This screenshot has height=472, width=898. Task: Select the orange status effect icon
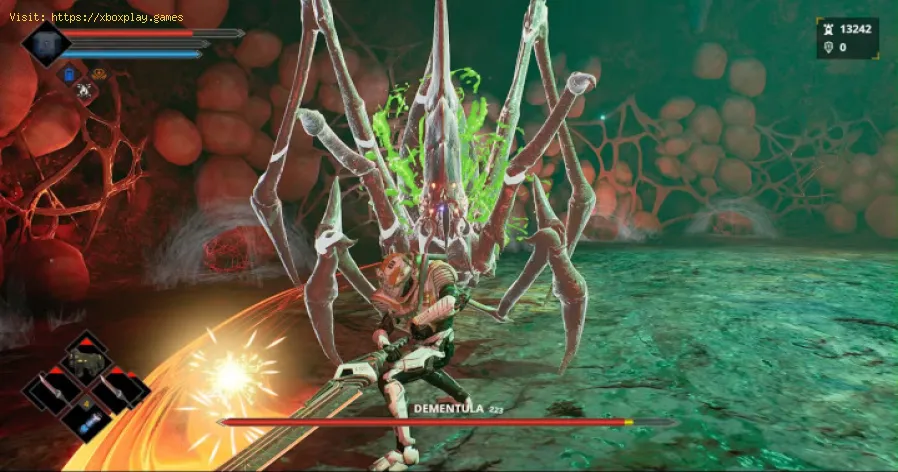pyautogui.click(x=98, y=73)
